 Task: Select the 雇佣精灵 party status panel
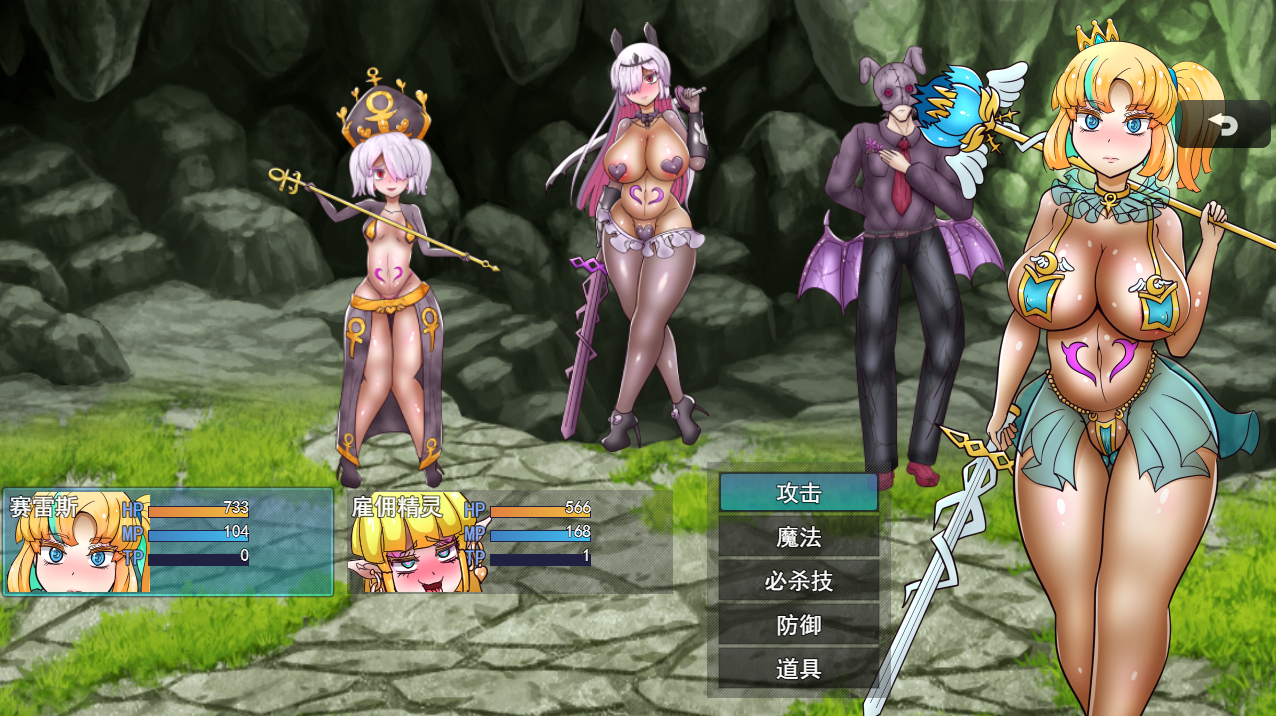pyautogui.click(x=510, y=541)
